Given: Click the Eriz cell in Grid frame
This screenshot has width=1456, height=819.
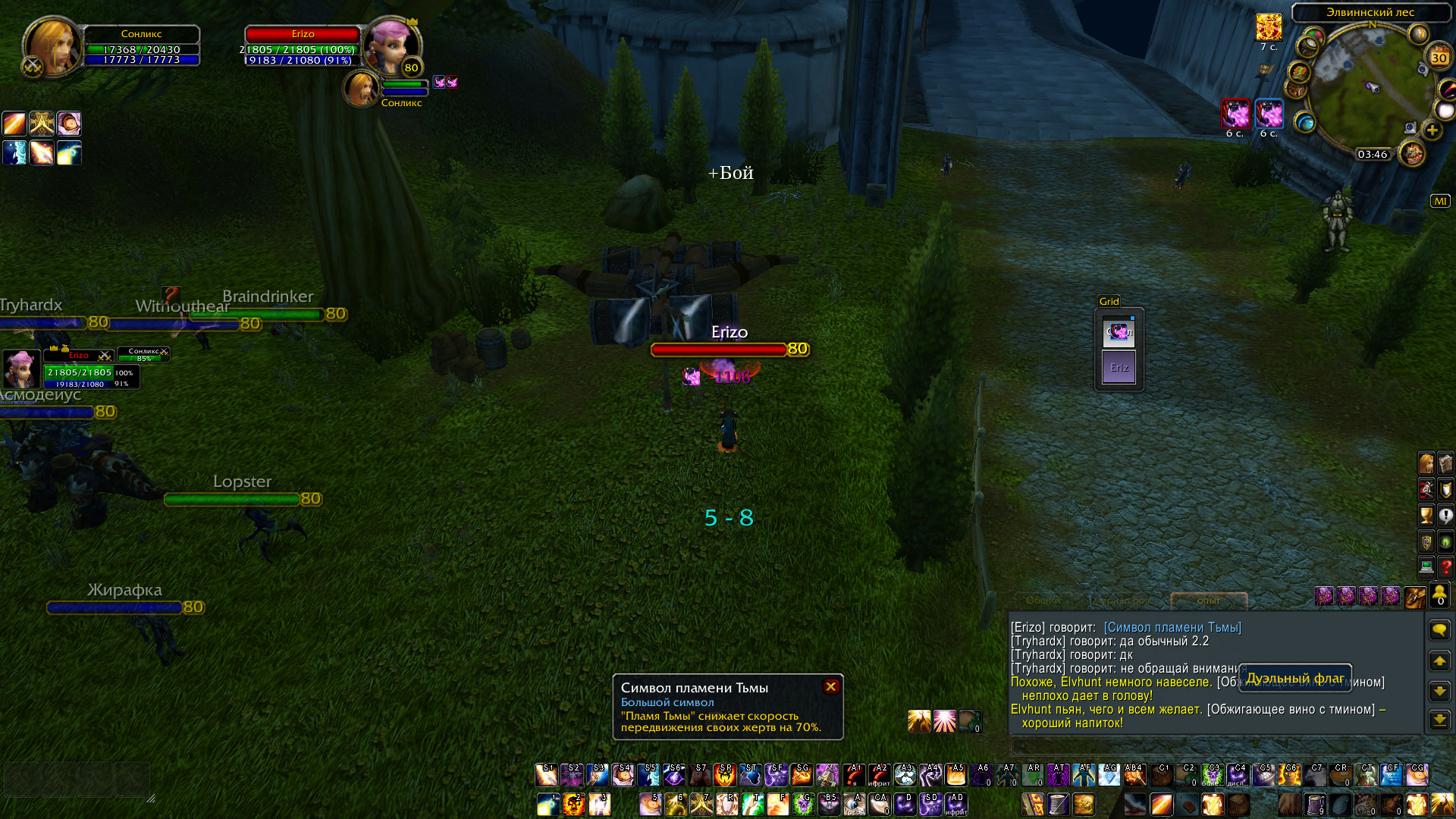Looking at the screenshot, I should (1119, 367).
